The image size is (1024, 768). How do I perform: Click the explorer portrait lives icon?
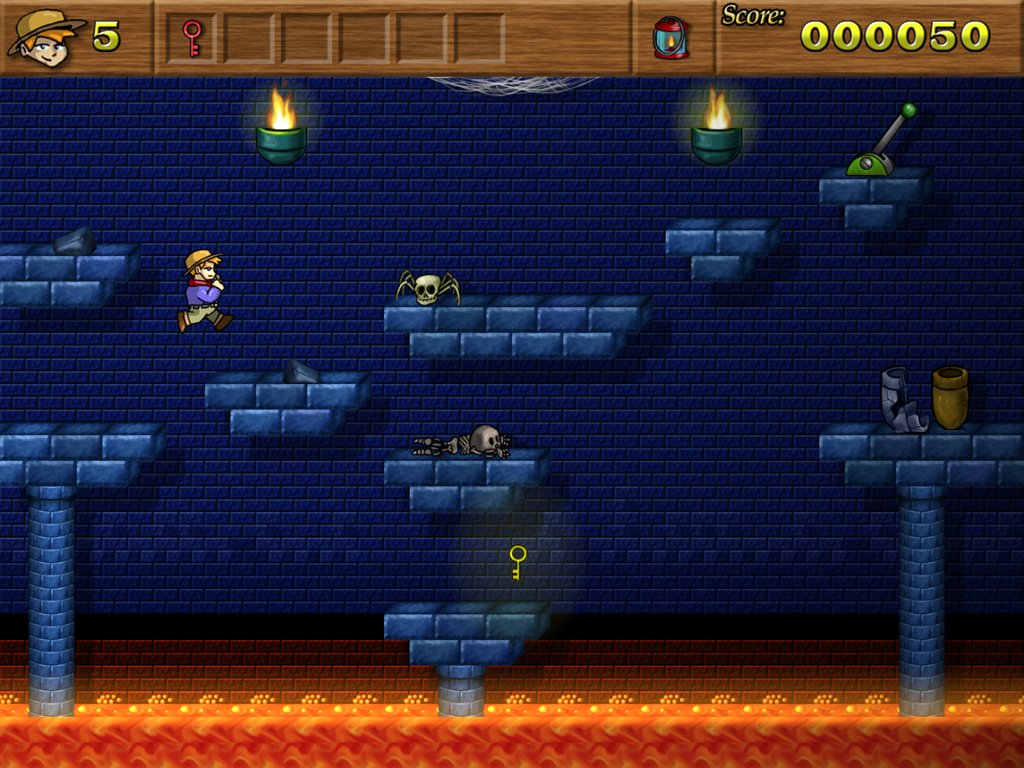[45, 38]
